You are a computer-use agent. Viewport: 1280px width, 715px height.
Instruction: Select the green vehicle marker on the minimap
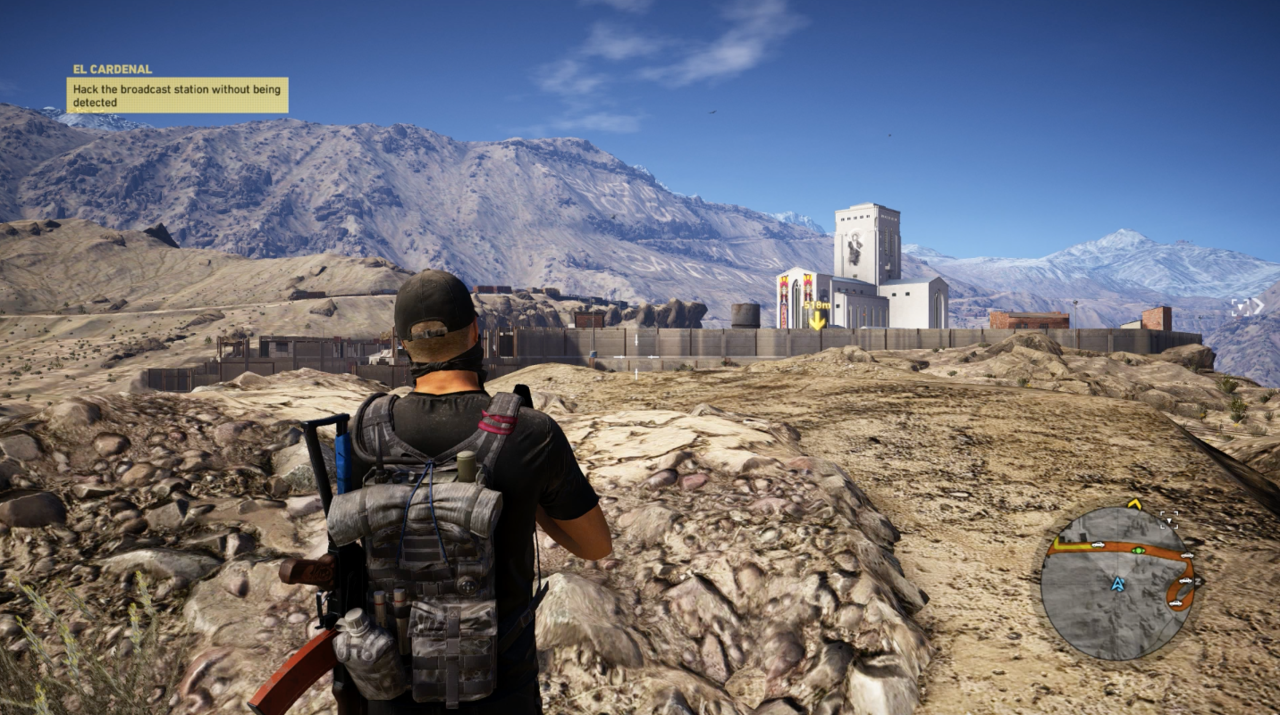point(1137,549)
